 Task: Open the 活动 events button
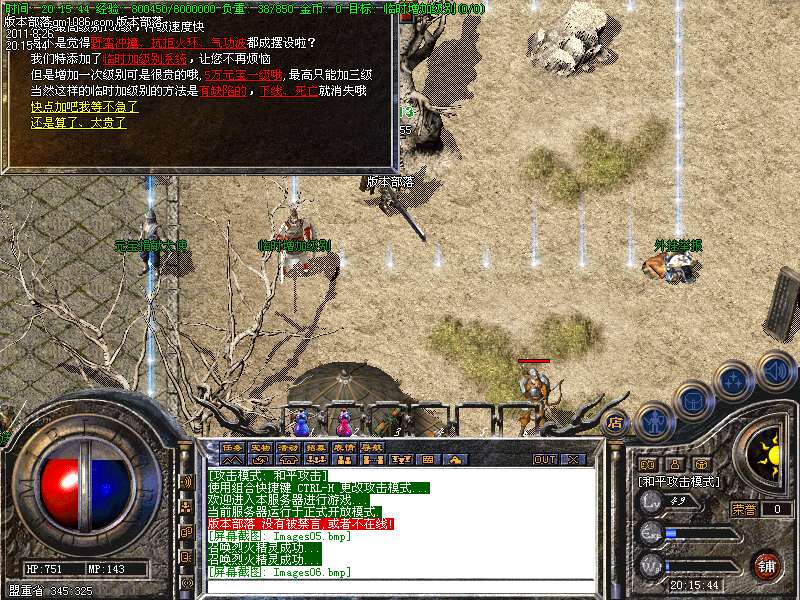[288, 447]
